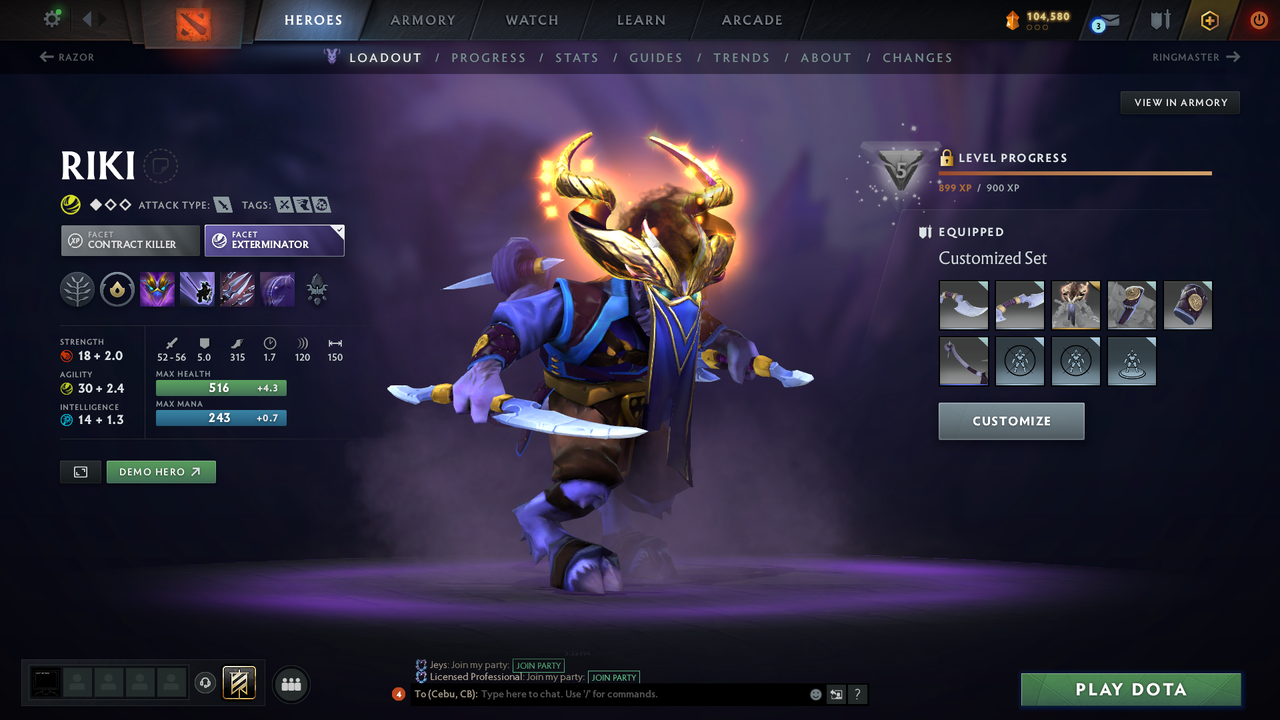Screen dimensions: 1280x720
Task: Toggle the hero portrait view button
Action: pos(80,471)
